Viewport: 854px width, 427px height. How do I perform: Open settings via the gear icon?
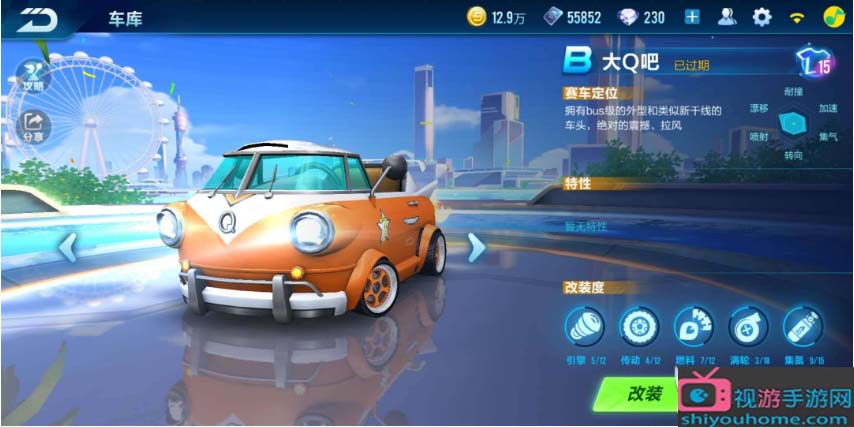[x=762, y=17]
